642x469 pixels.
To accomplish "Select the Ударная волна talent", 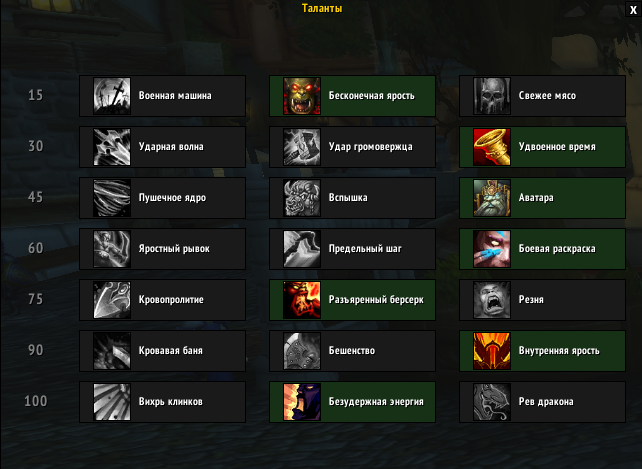I will tap(163, 147).
